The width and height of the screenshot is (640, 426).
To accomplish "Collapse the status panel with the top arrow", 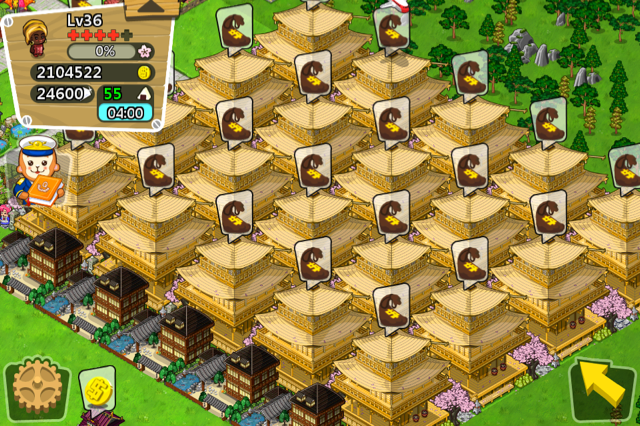I will click(x=152, y=7).
